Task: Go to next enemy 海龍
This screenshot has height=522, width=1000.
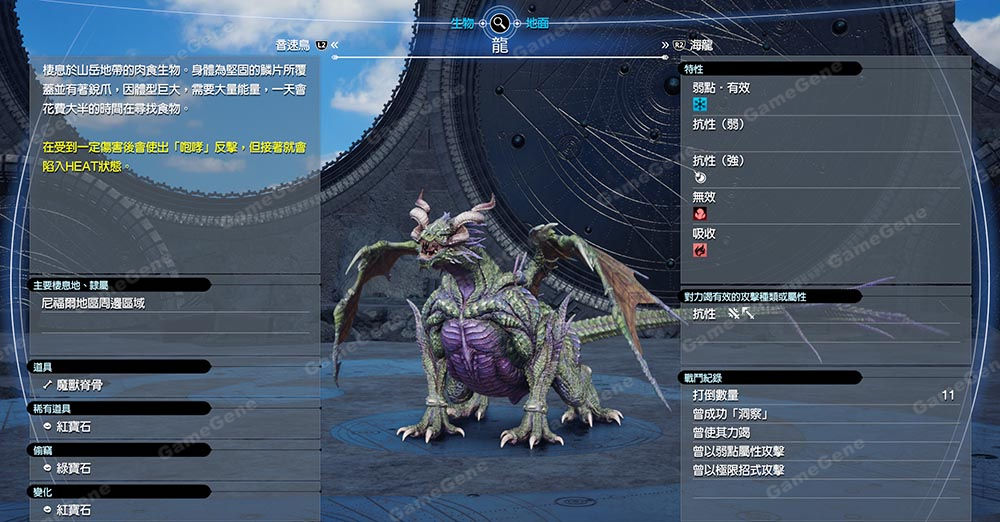Action: pos(700,45)
